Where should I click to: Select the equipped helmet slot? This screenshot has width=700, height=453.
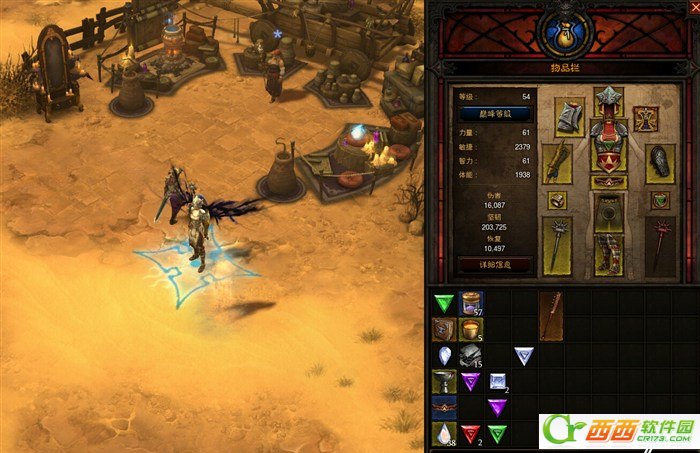[608, 102]
